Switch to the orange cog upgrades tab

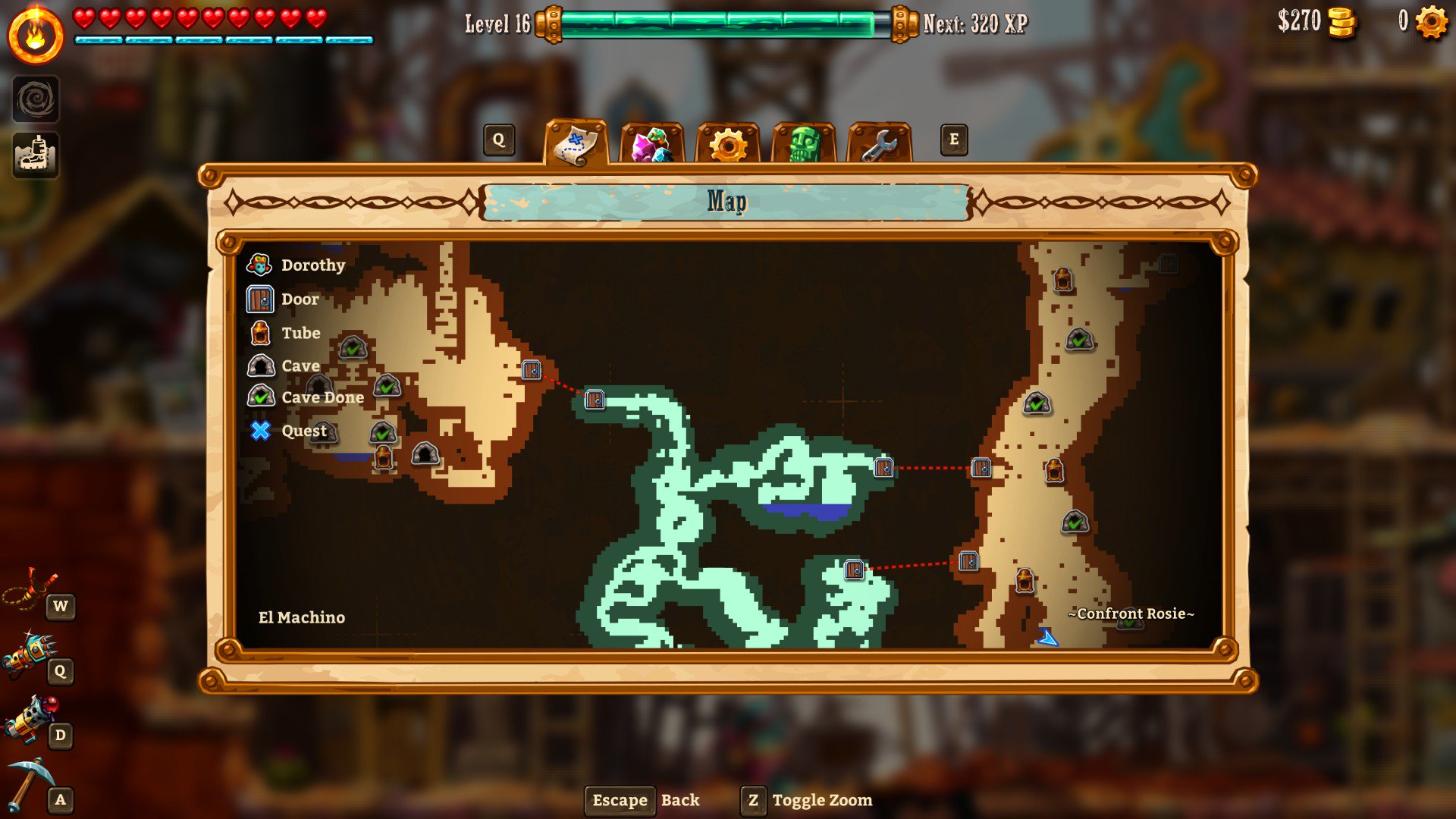727,144
